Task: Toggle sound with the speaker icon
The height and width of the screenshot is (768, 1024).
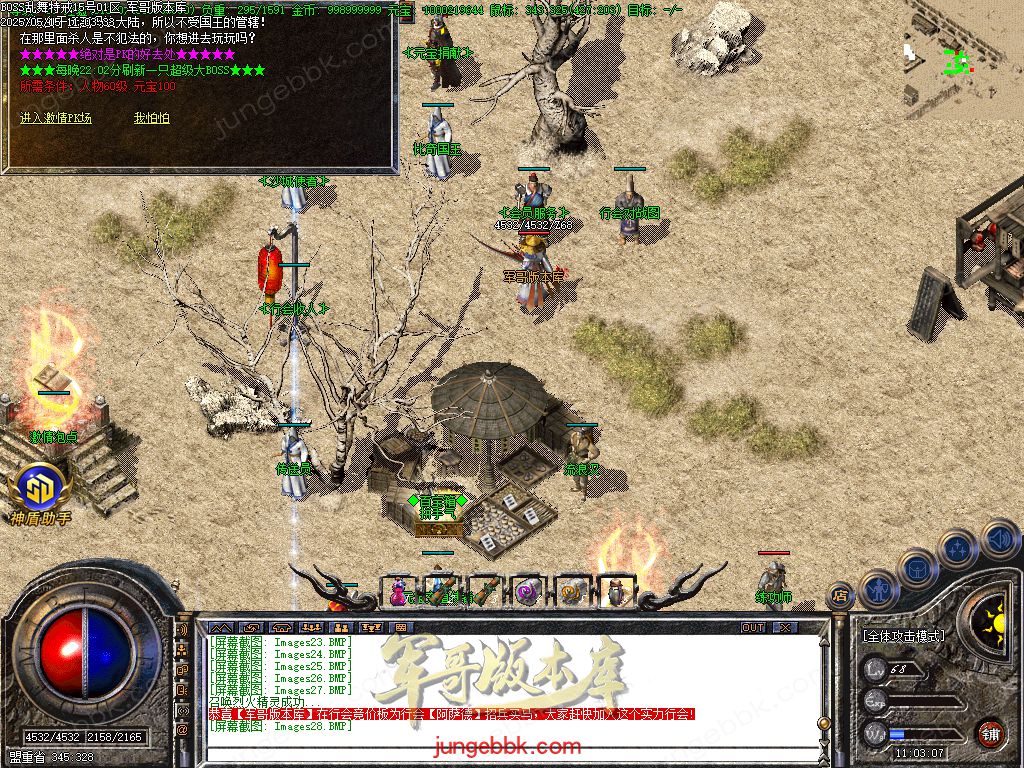Action: (x=997, y=538)
